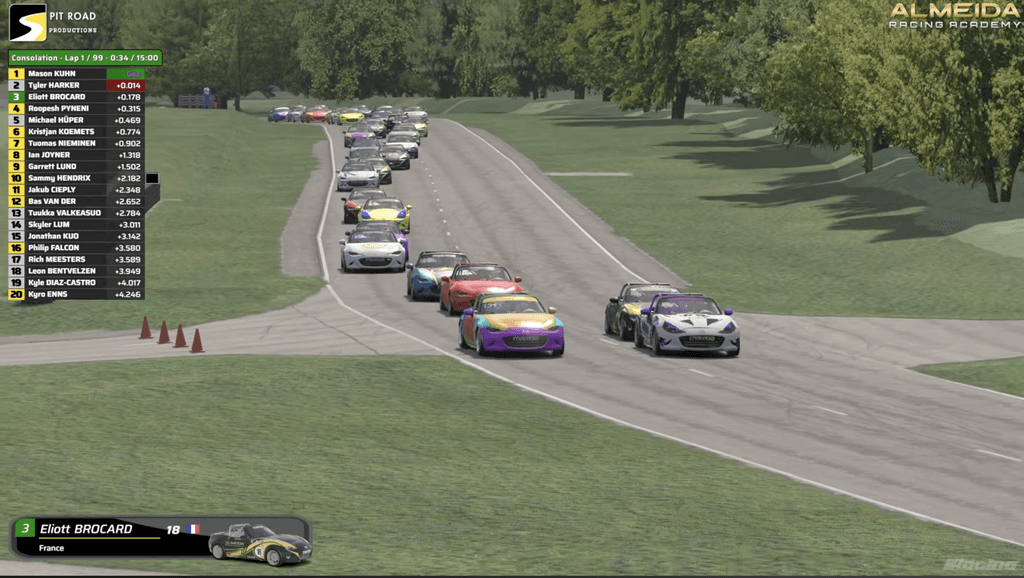1024x578 pixels.
Task: Select Tuukka Valkeasuo's row
Action: 76,213
